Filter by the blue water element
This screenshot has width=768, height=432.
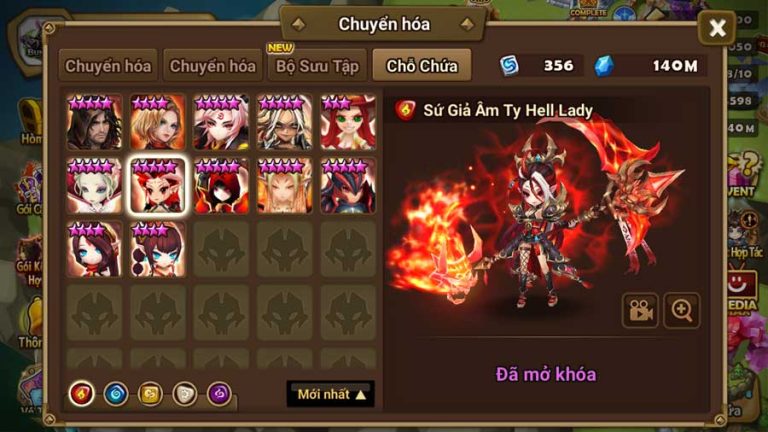tap(115, 394)
